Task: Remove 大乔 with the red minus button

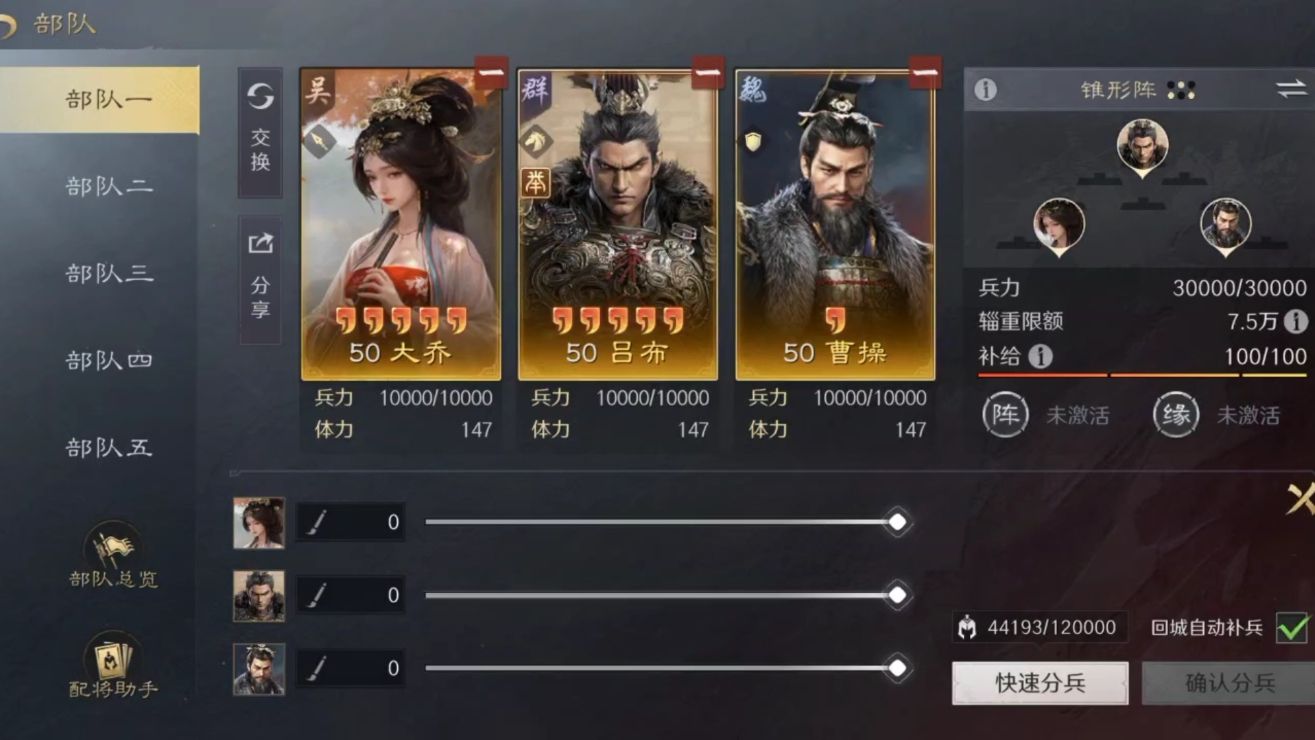Action: tap(491, 73)
